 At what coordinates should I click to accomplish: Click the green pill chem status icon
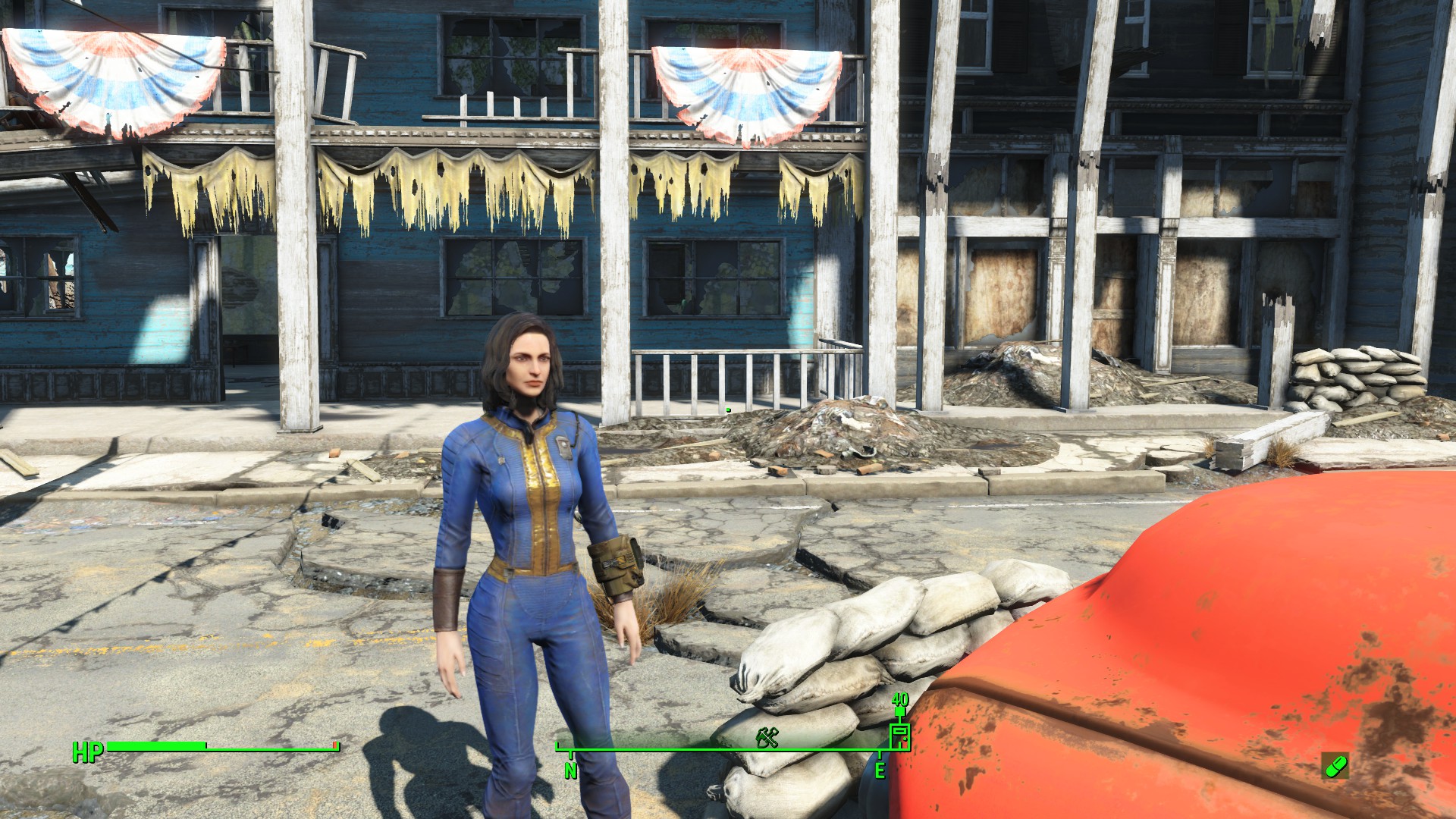1335,766
